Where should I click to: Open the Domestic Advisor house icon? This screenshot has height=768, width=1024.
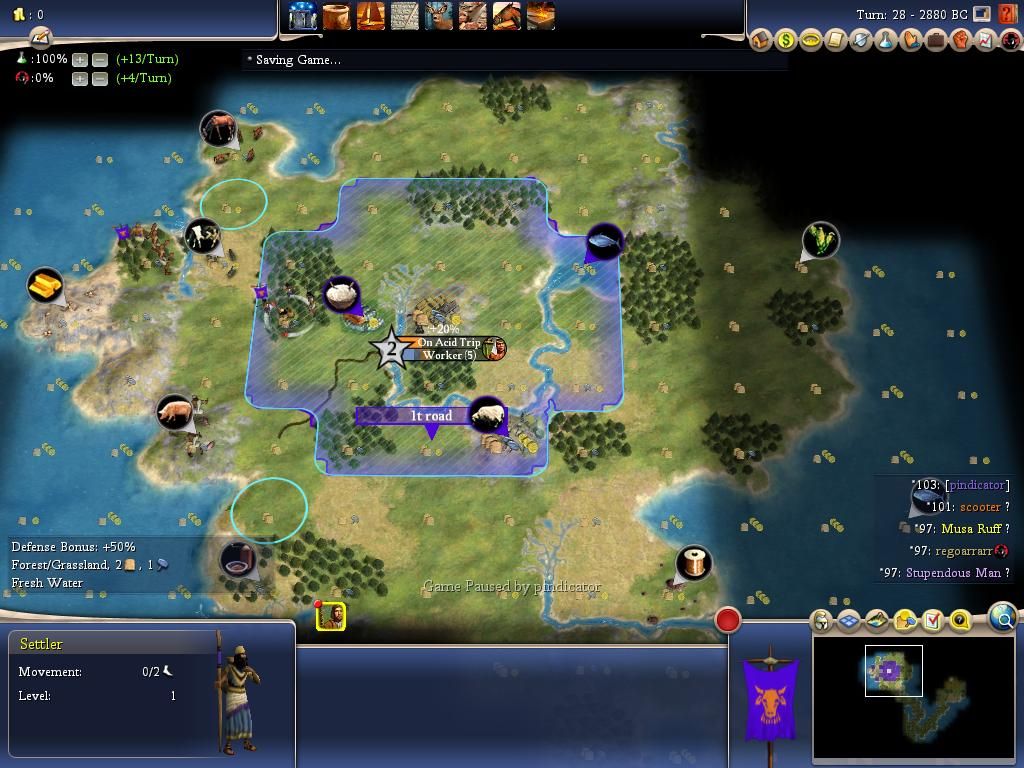click(x=761, y=41)
